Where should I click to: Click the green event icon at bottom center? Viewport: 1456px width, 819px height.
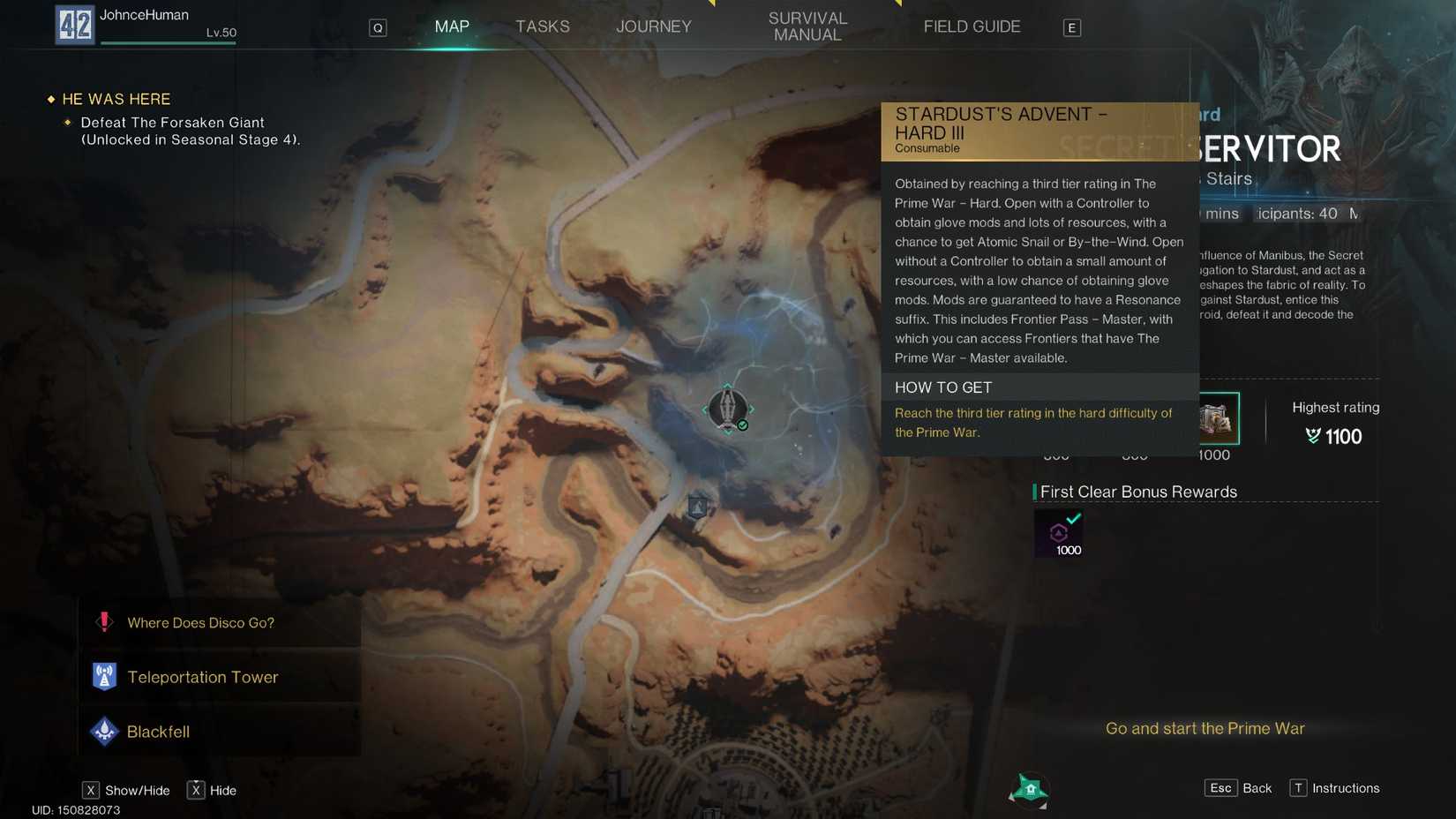click(x=1031, y=790)
